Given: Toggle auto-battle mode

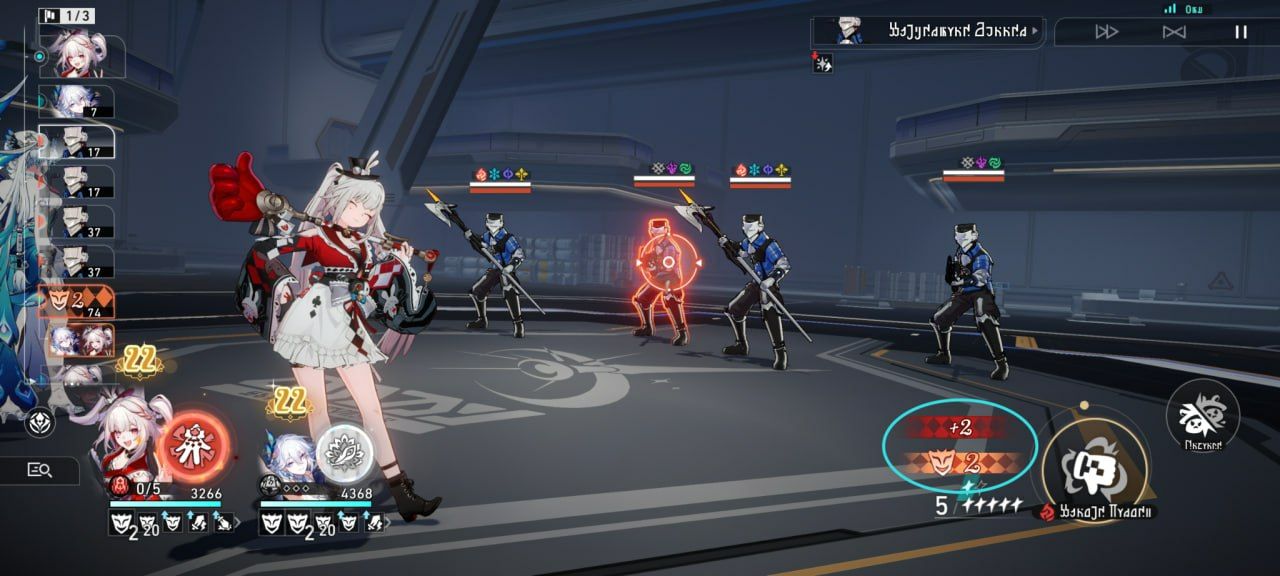Looking at the screenshot, I should [x=1174, y=32].
